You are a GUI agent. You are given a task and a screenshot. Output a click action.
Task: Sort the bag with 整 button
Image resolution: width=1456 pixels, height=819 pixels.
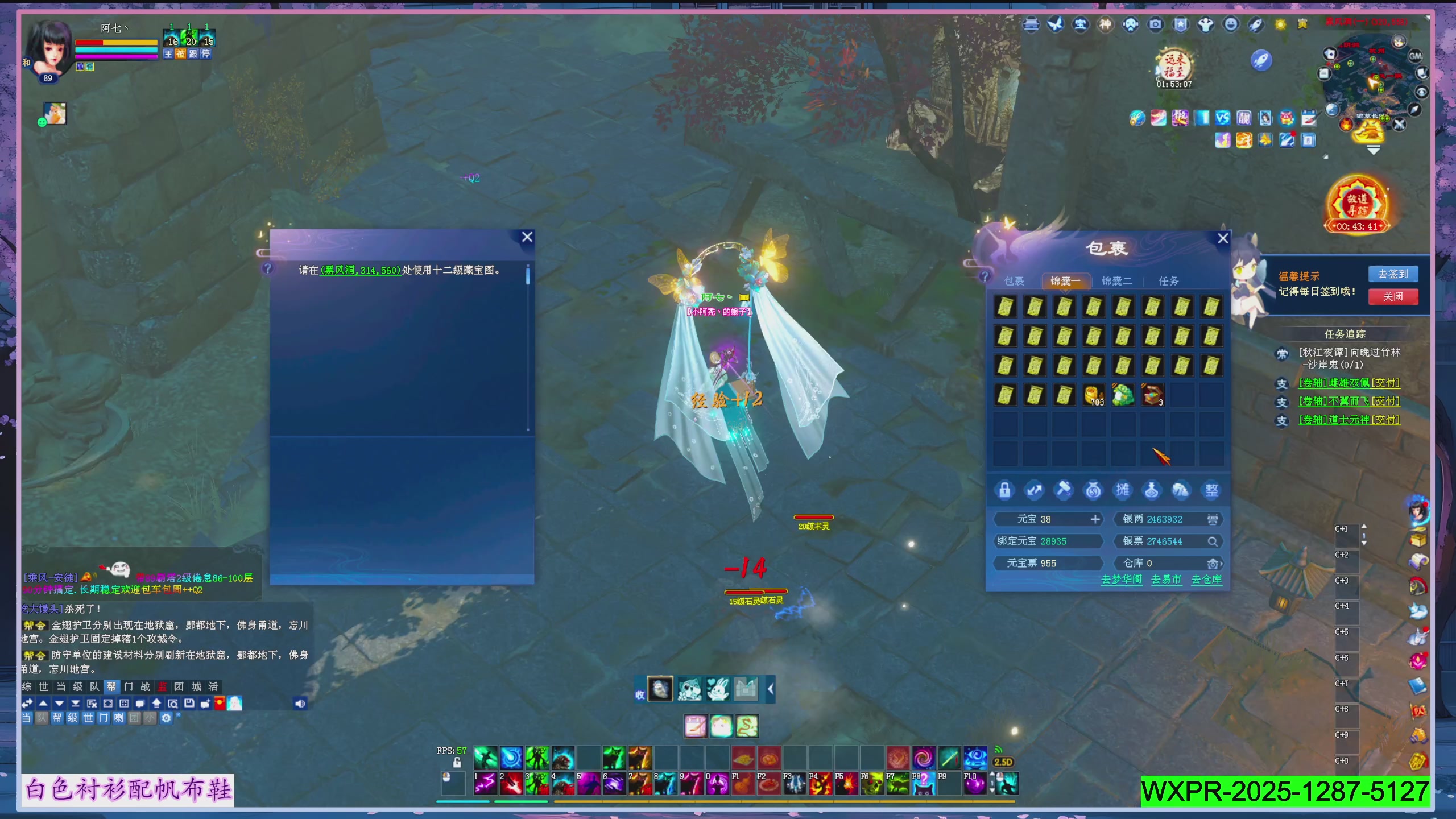(1211, 490)
